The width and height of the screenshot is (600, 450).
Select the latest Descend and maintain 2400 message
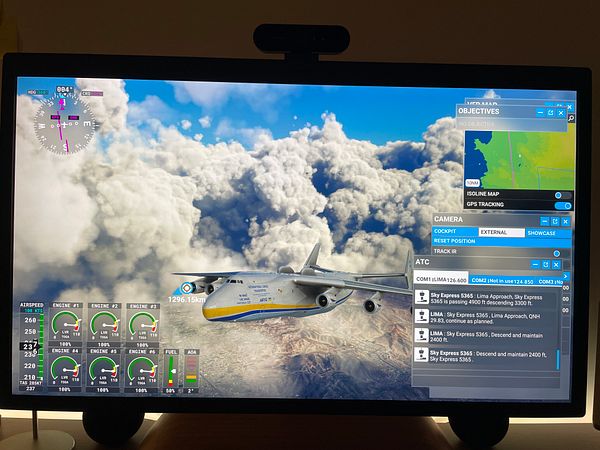click(485, 354)
